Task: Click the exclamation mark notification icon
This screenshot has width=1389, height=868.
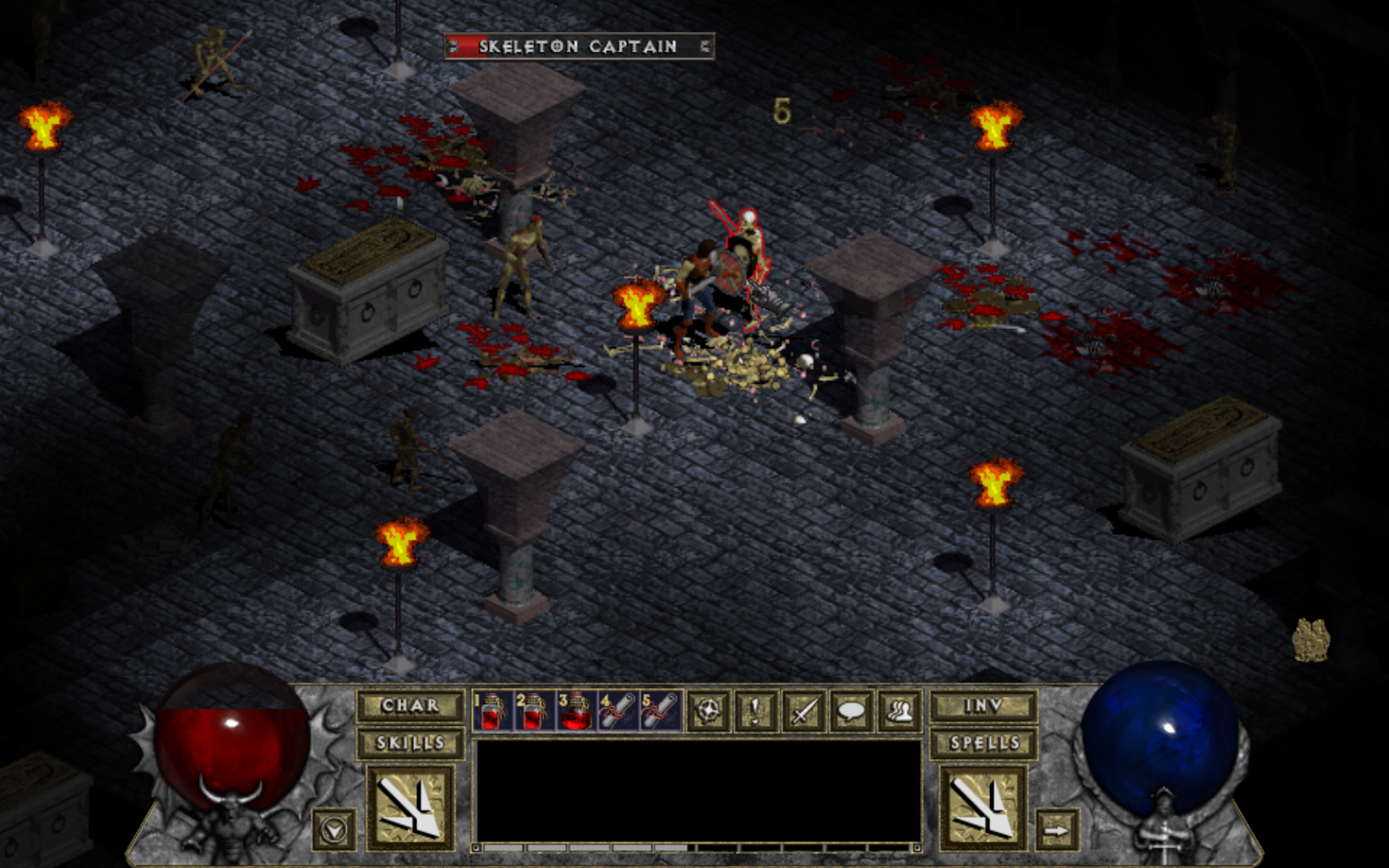Action: (x=754, y=712)
